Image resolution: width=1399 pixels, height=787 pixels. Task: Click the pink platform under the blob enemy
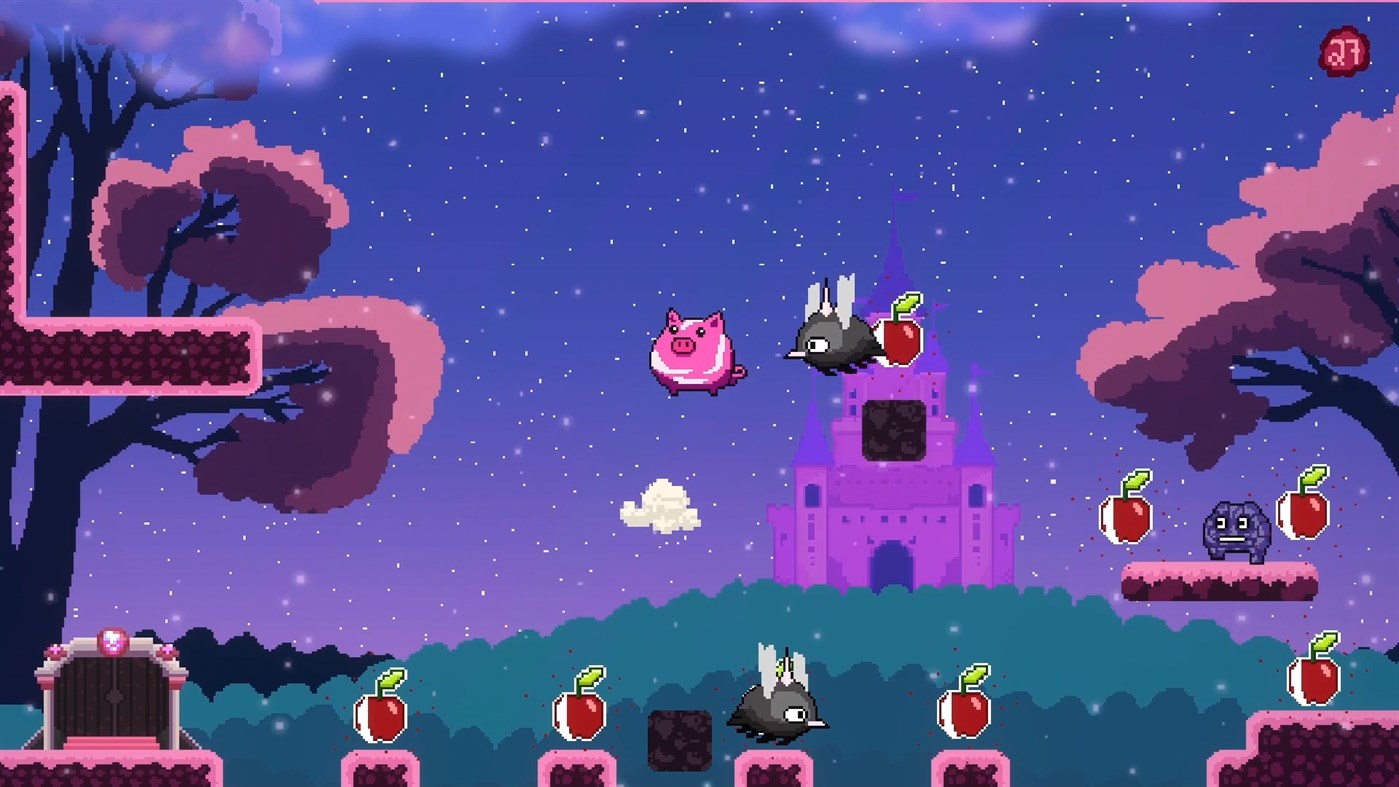(1220, 580)
